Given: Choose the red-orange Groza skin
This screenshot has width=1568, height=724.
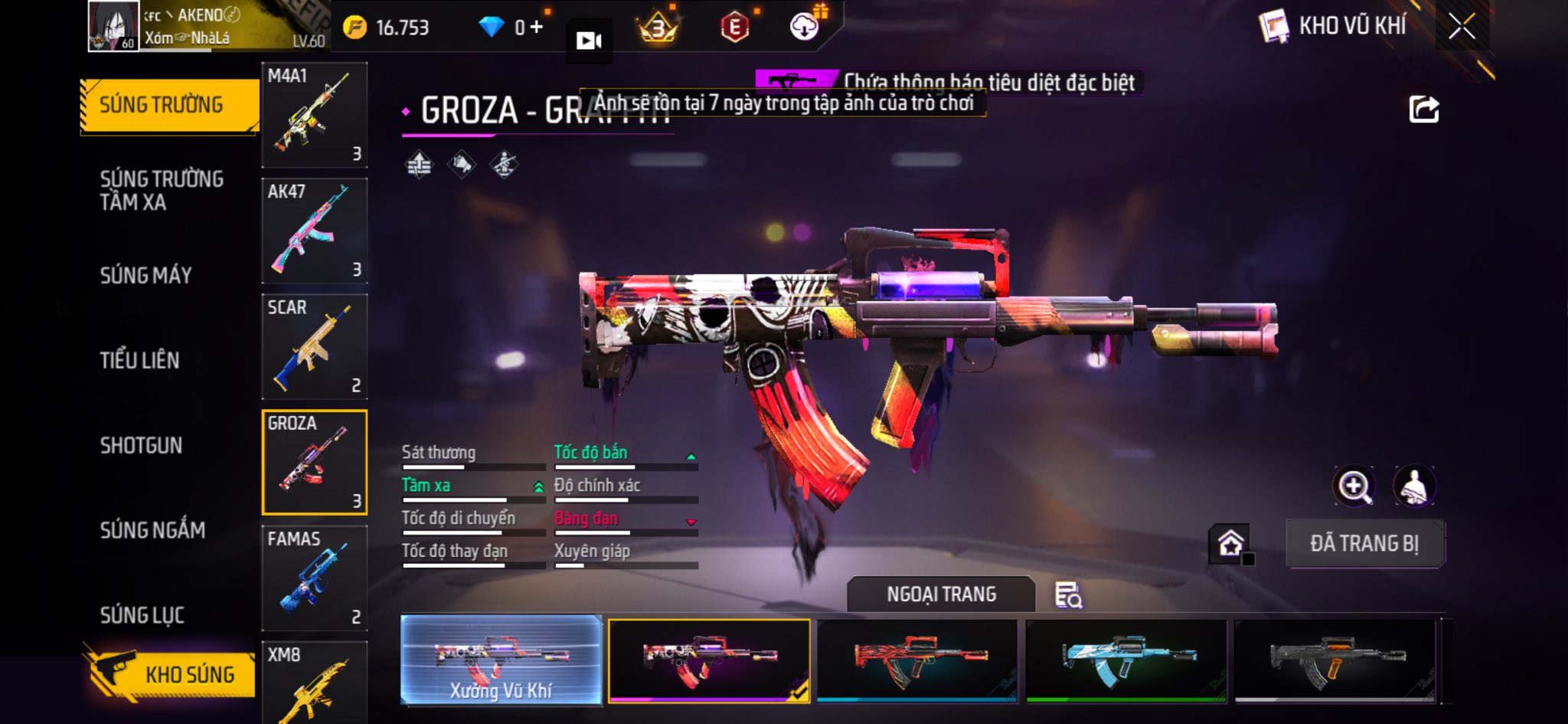Looking at the screenshot, I should [917, 660].
